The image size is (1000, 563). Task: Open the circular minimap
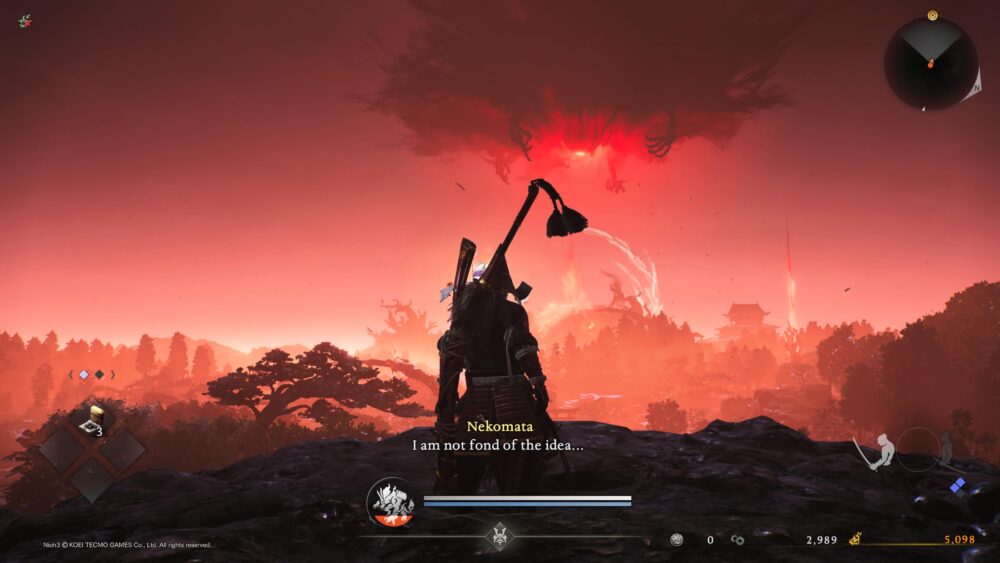point(930,64)
